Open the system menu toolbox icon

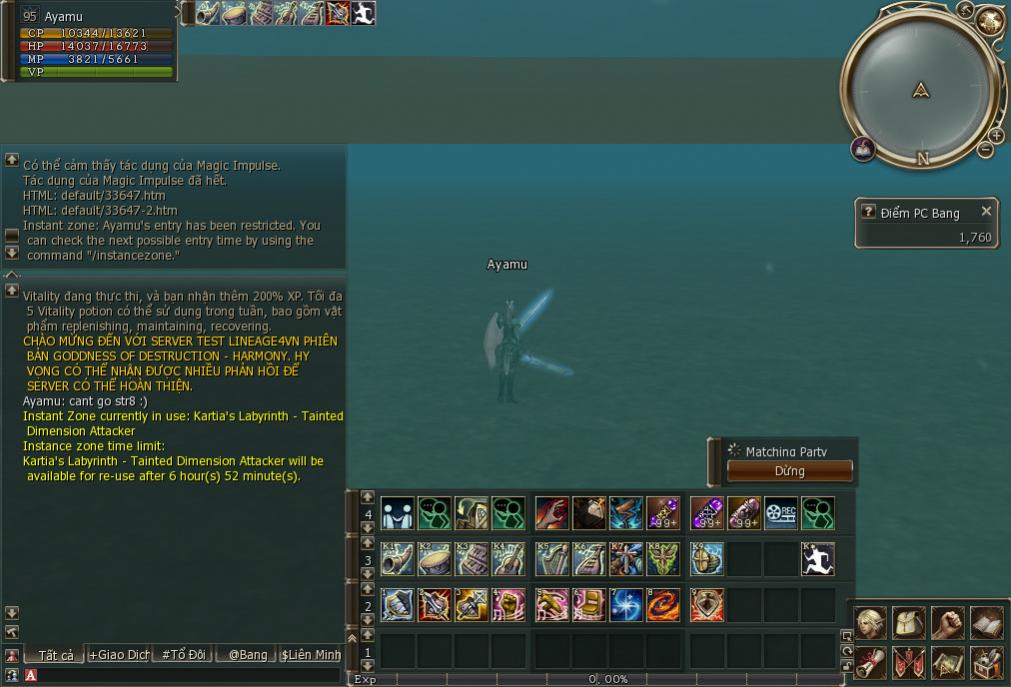coord(986,662)
